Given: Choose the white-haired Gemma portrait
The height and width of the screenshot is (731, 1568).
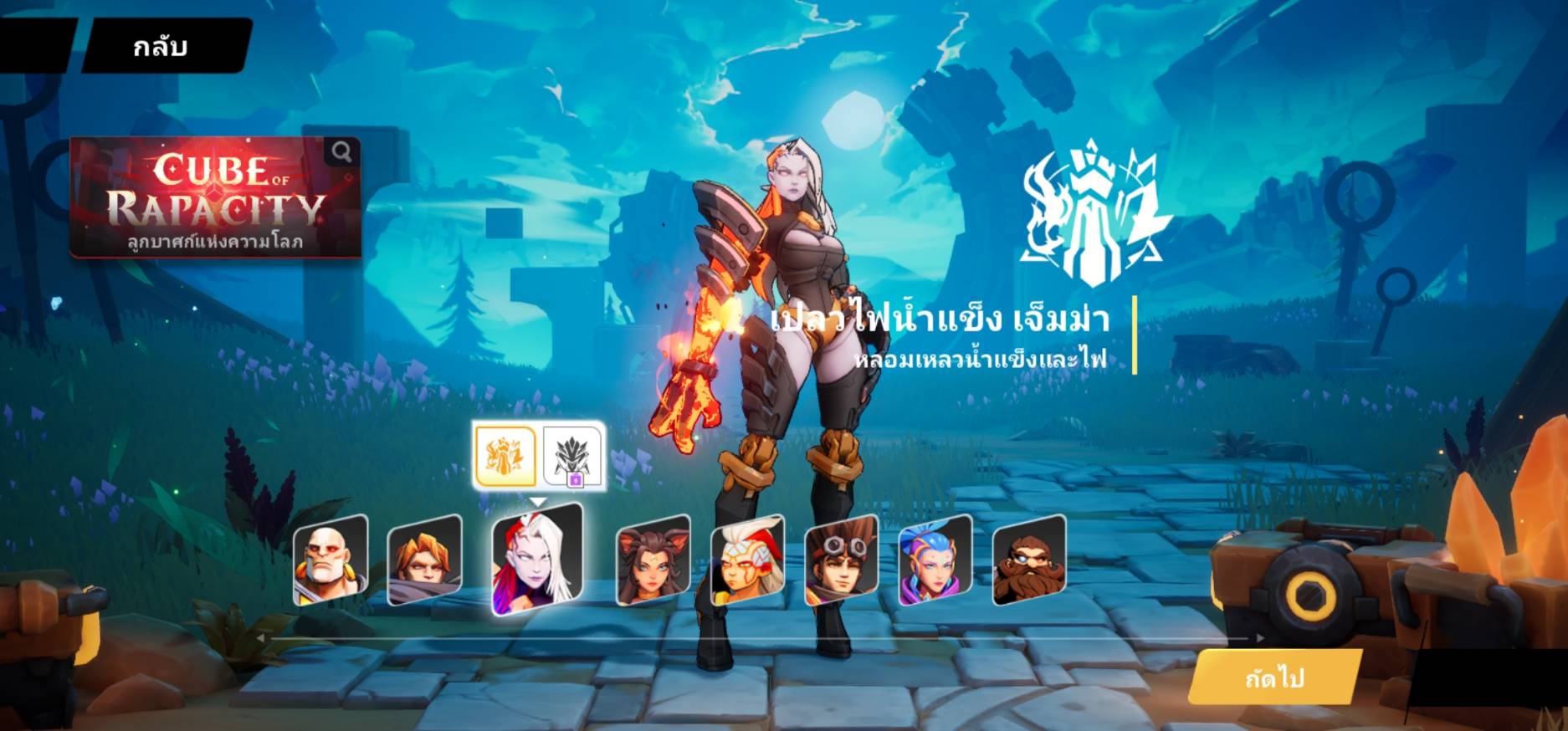Looking at the screenshot, I should tap(535, 560).
